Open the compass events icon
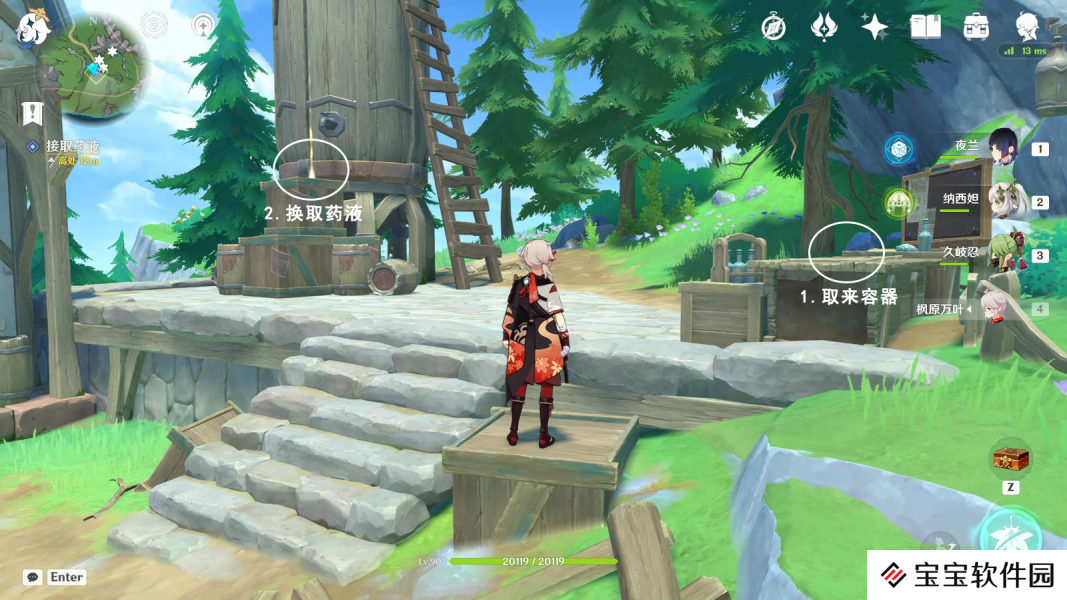This screenshot has height=600, width=1067. click(773, 27)
